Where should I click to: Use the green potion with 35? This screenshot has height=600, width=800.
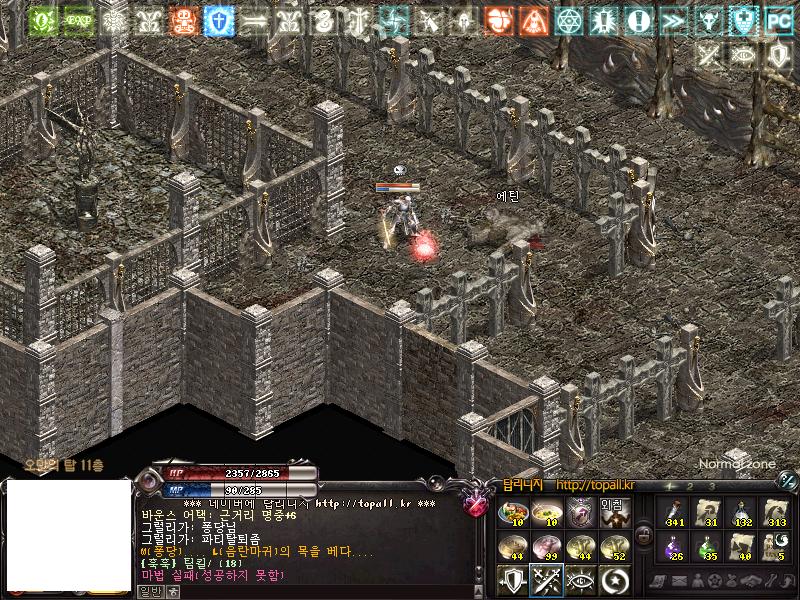[707, 546]
